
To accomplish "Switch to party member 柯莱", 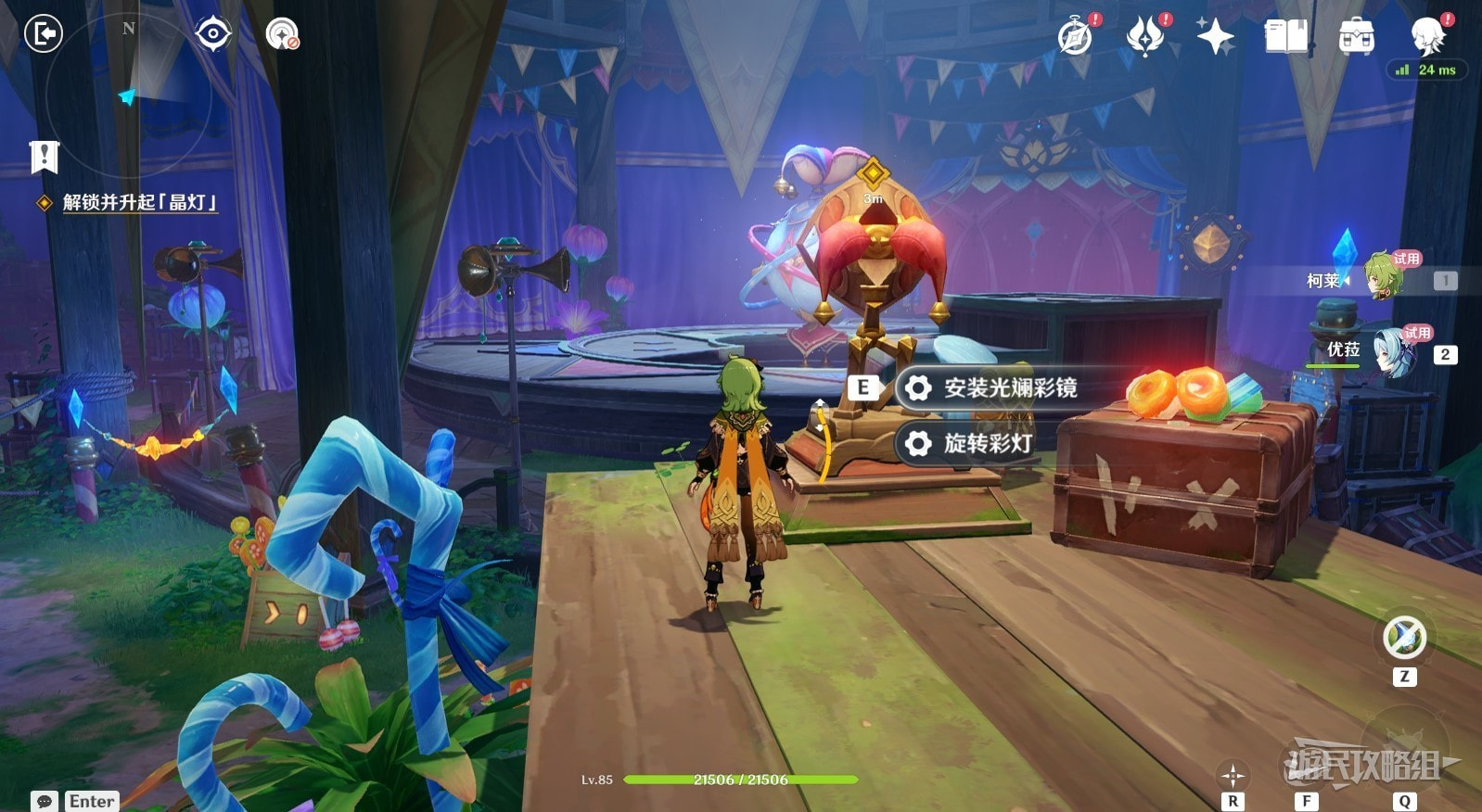I will point(1380,277).
